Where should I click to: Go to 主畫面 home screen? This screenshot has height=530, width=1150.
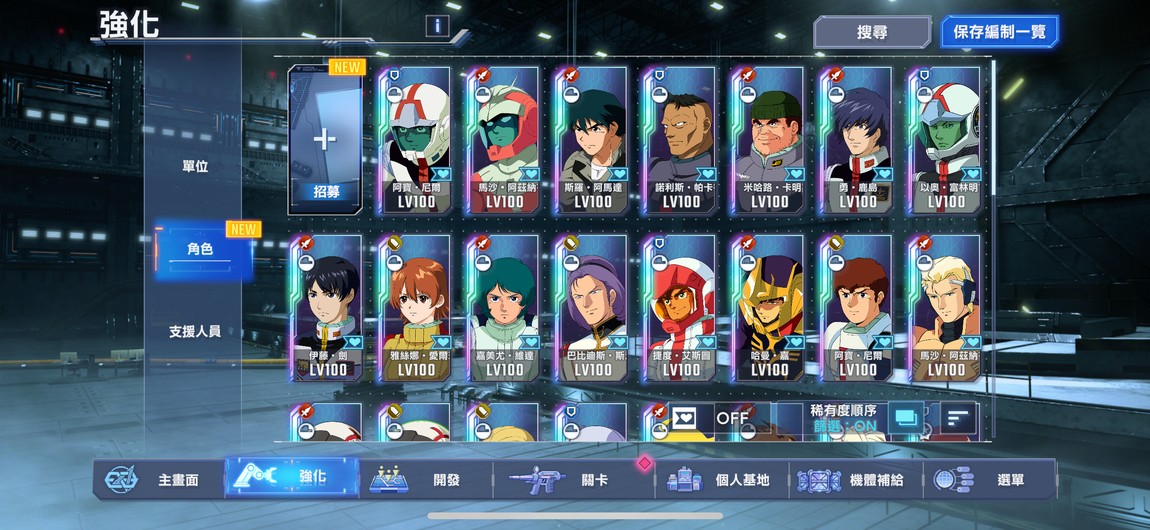[161, 479]
